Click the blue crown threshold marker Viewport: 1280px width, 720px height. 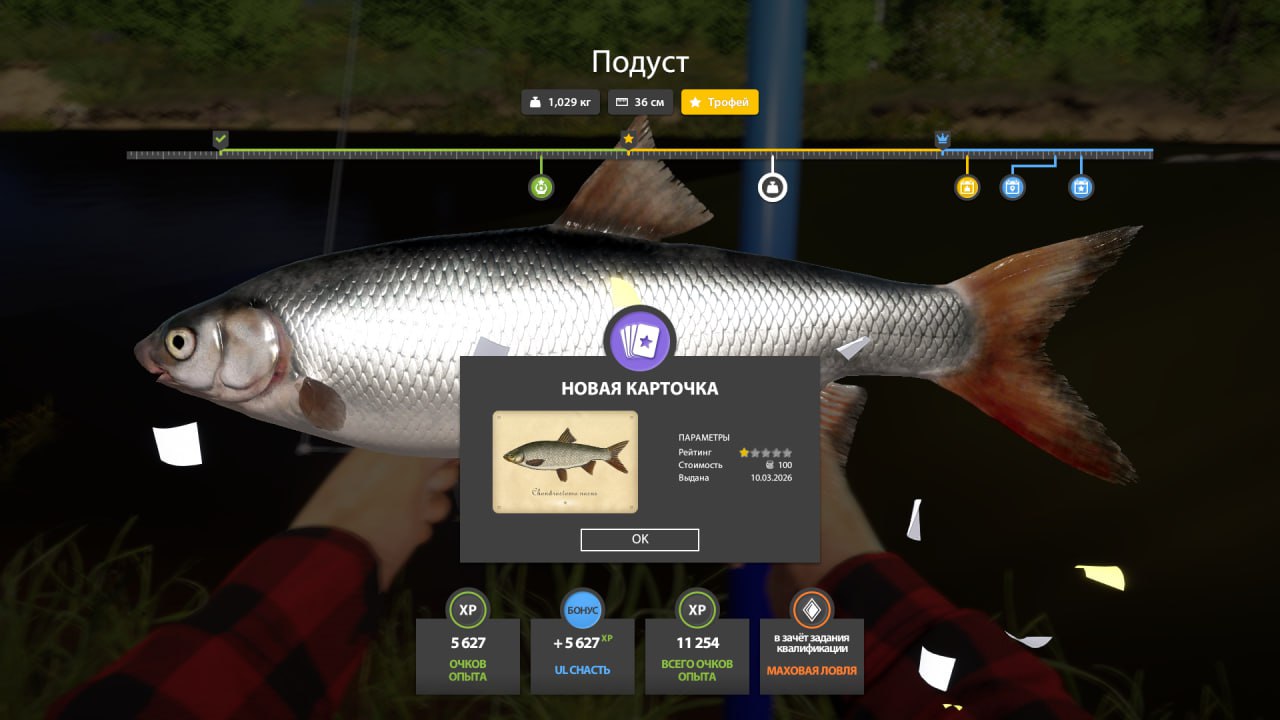coord(942,139)
